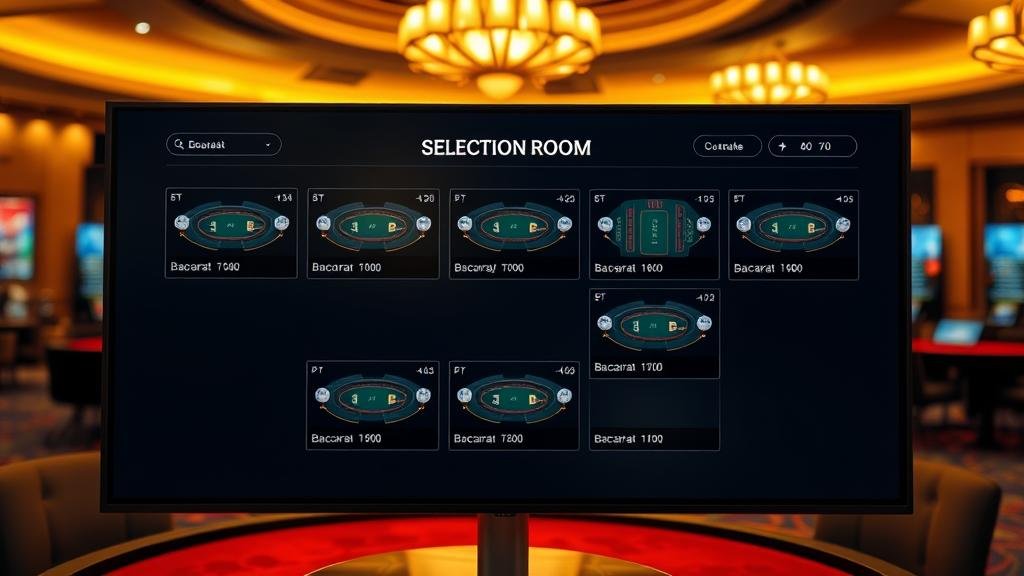Image resolution: width=1024 pixels, height=576 pixels.
Task: Select the empty Bacarat 1100 tile
Action: coord(654,416)
